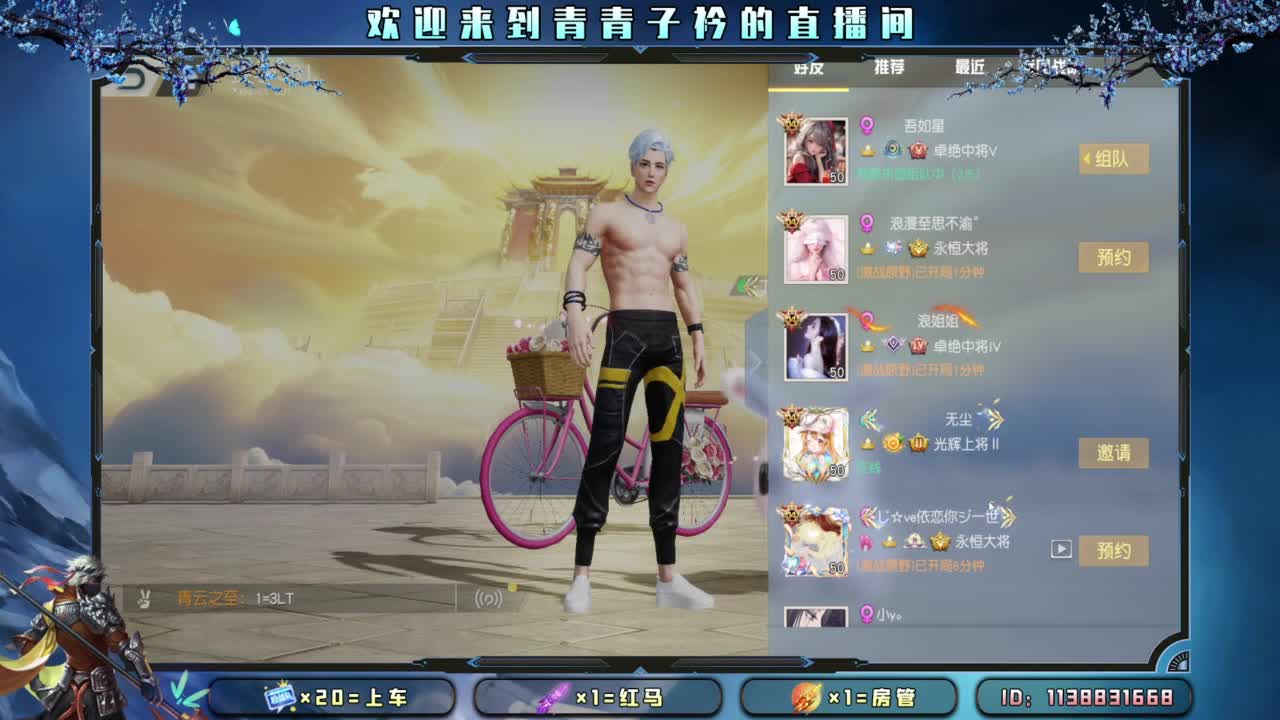Click the 组队 team-up button for 吾如星
The image size is (1280, 720).
[1116, 158]
